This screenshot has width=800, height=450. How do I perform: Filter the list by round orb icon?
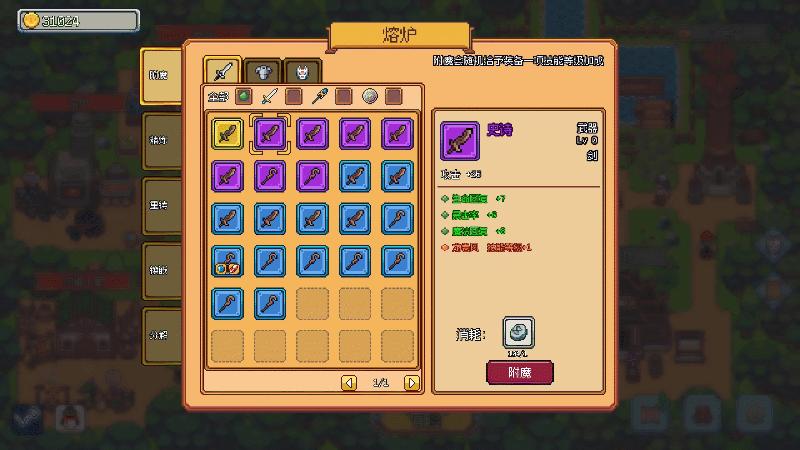(369, 97)
